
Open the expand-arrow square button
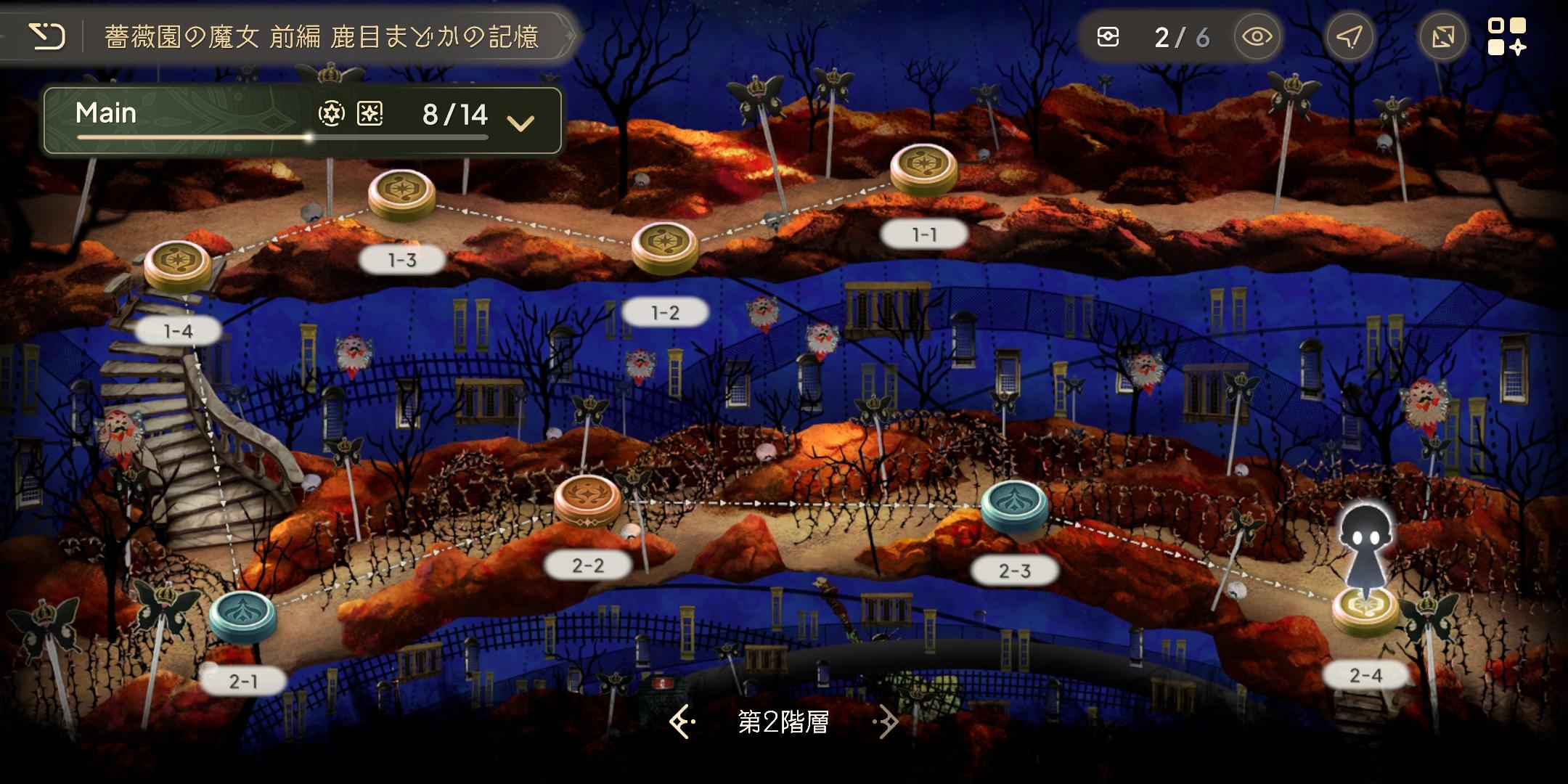point(1442,37)
